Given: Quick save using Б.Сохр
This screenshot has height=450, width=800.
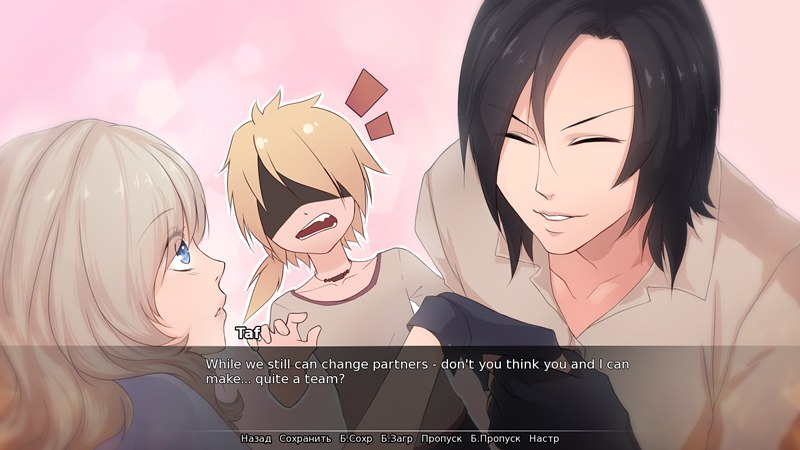Looking at the screenshot, I should (x=356, y=439).
